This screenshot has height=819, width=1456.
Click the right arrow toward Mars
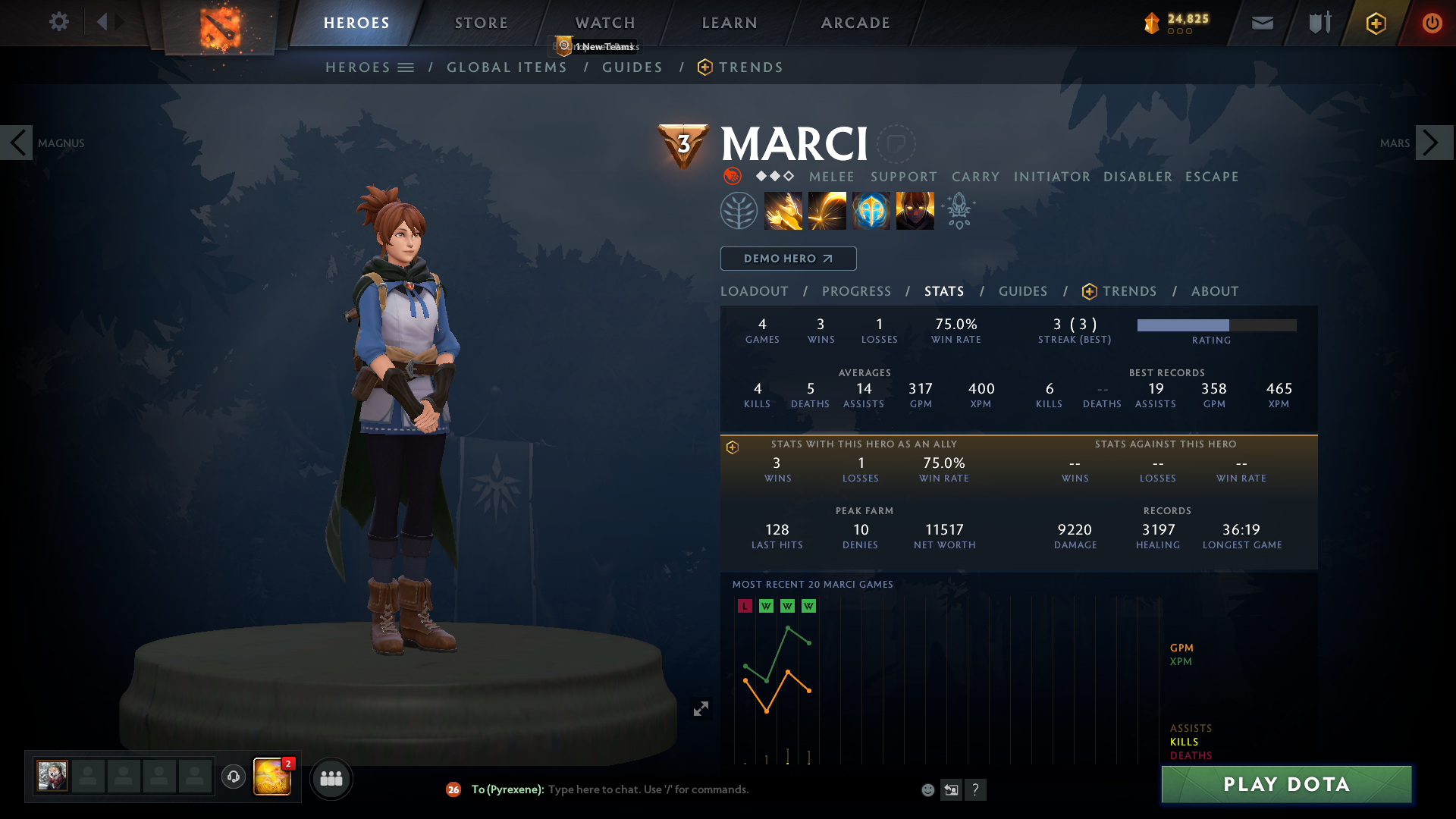[x=1433, y=143]
